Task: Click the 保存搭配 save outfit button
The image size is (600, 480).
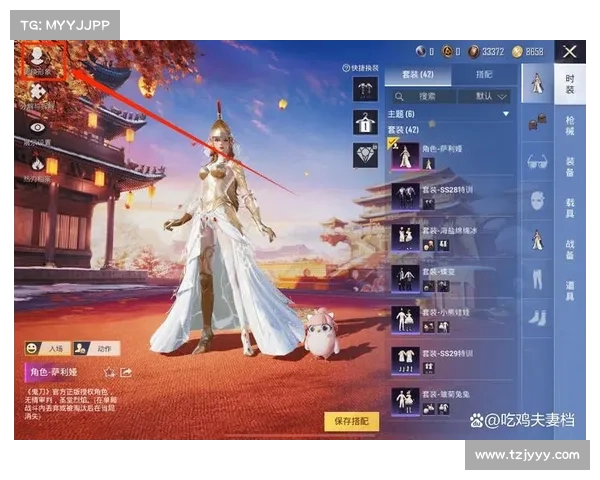Action: [352, 421]
